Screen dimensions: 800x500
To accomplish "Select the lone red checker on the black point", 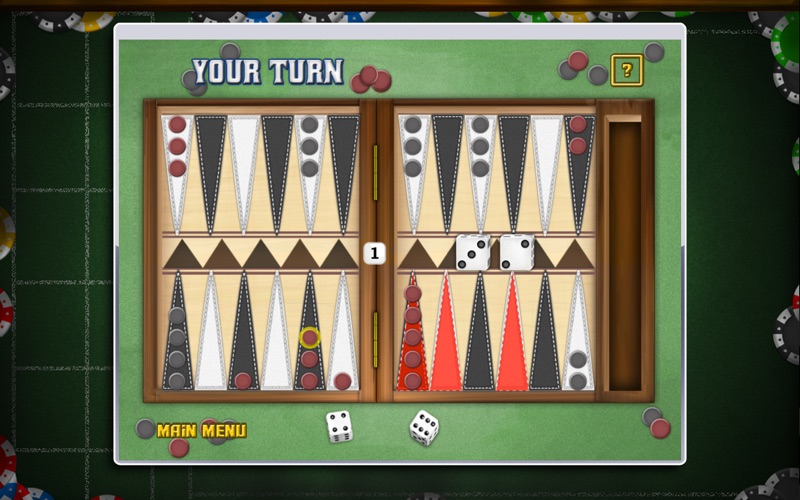I will [243, 380].
